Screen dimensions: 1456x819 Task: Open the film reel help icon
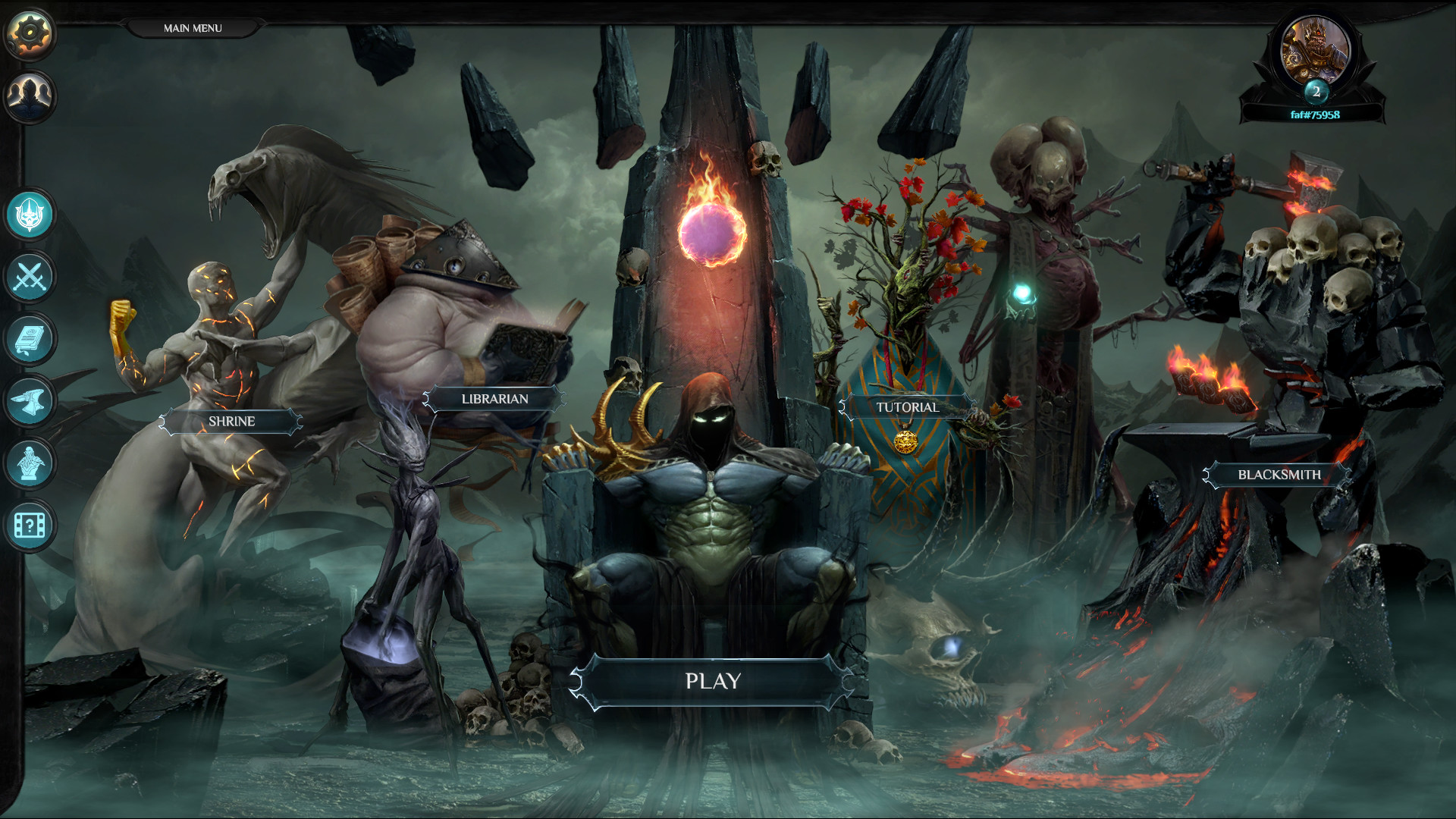click(29, 523)
